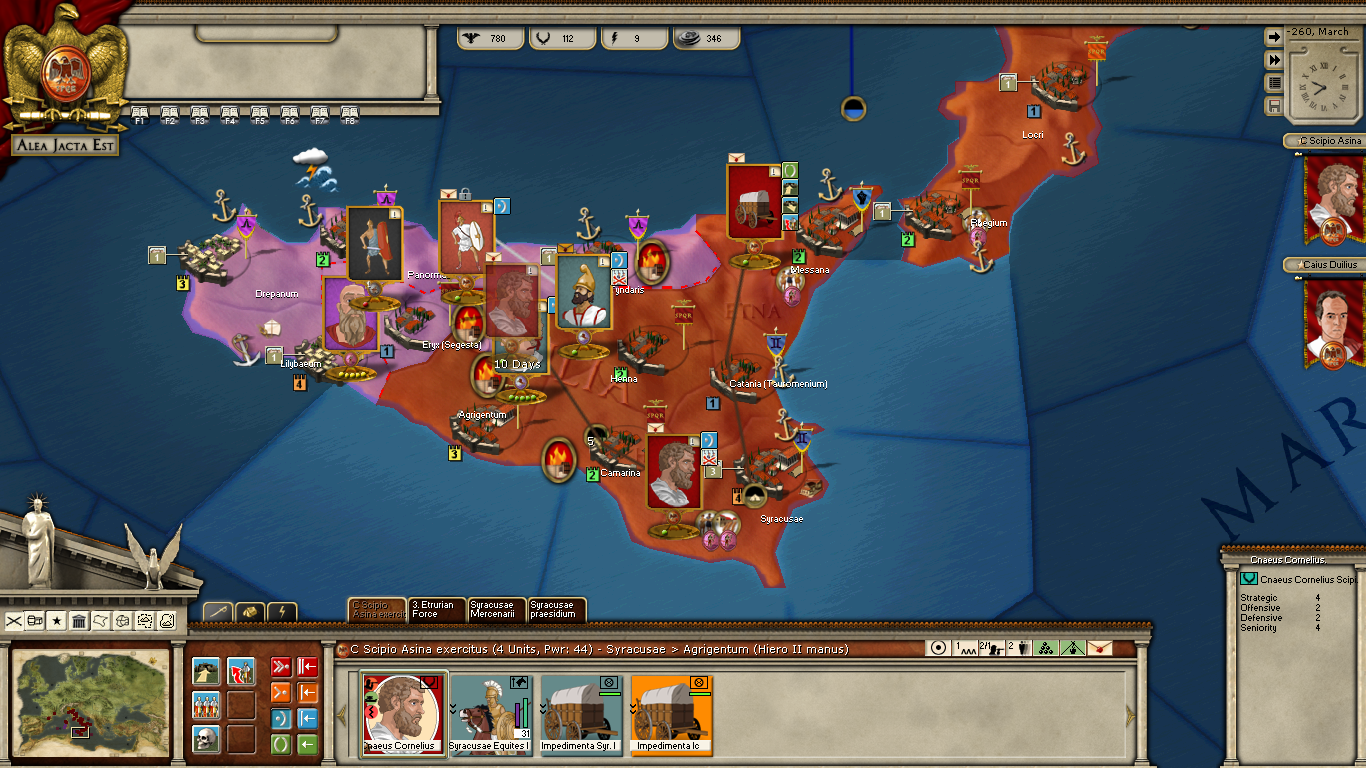Choose the Impedimenta Syr. I wagon card
Screen dimensions: 1366x768
[x=580, y=713]
